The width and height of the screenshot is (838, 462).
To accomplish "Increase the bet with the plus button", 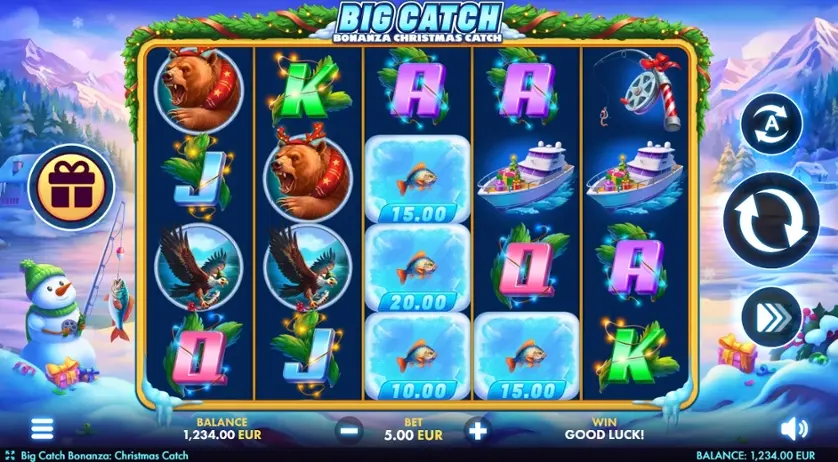I will pyautogui.click(x=477, y=431).
